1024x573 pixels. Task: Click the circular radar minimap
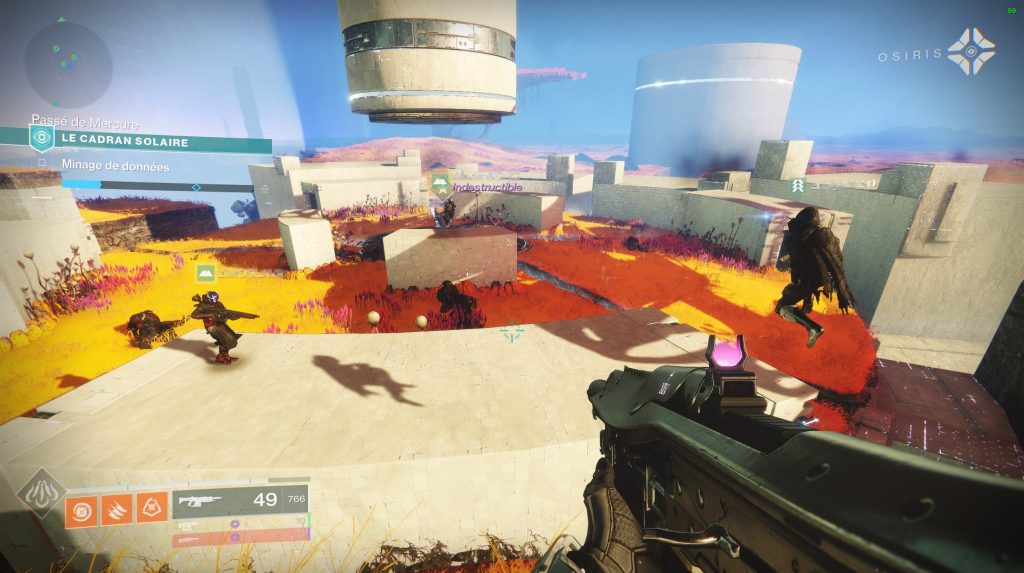[68, 64]
